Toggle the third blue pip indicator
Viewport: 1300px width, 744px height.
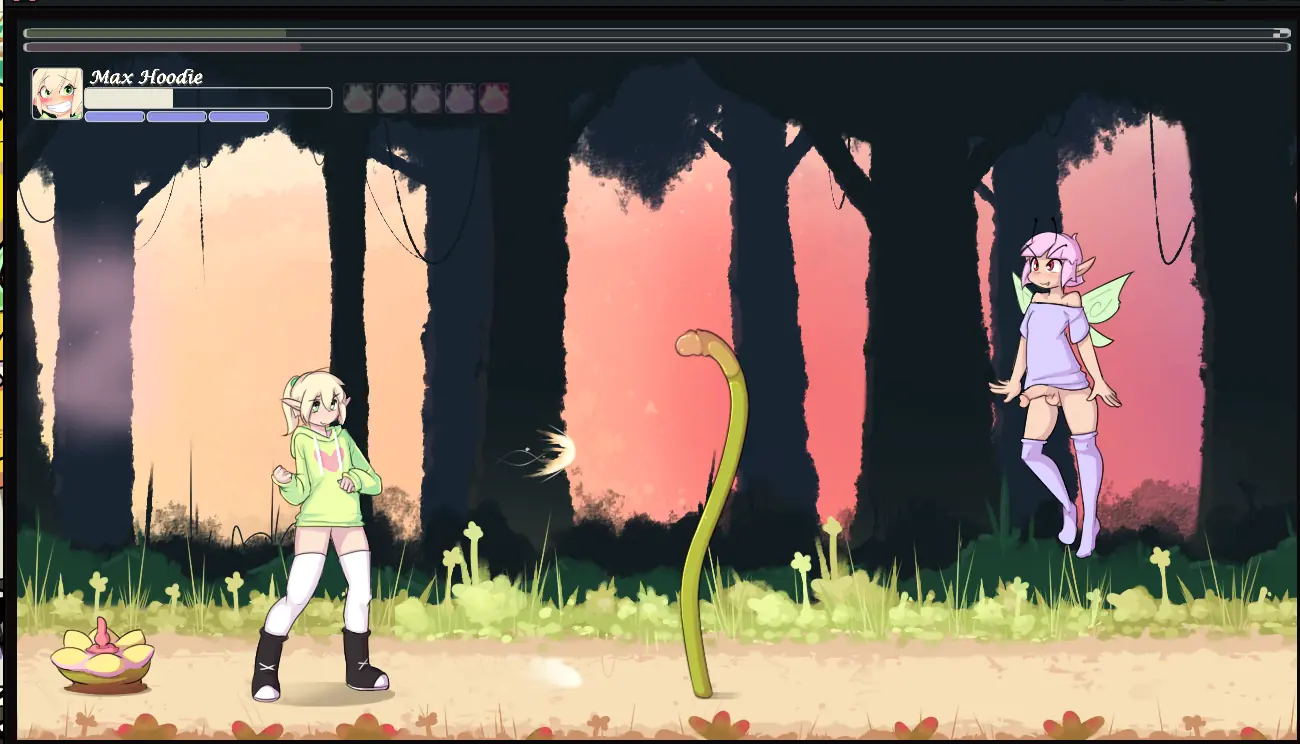(239, 116)
